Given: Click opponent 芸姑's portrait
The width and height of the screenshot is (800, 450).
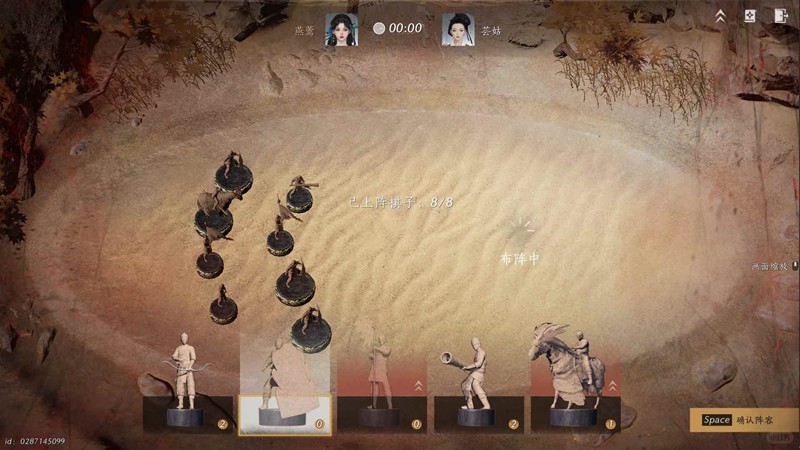Looking at the screenshot, I should tap(458, 28).
